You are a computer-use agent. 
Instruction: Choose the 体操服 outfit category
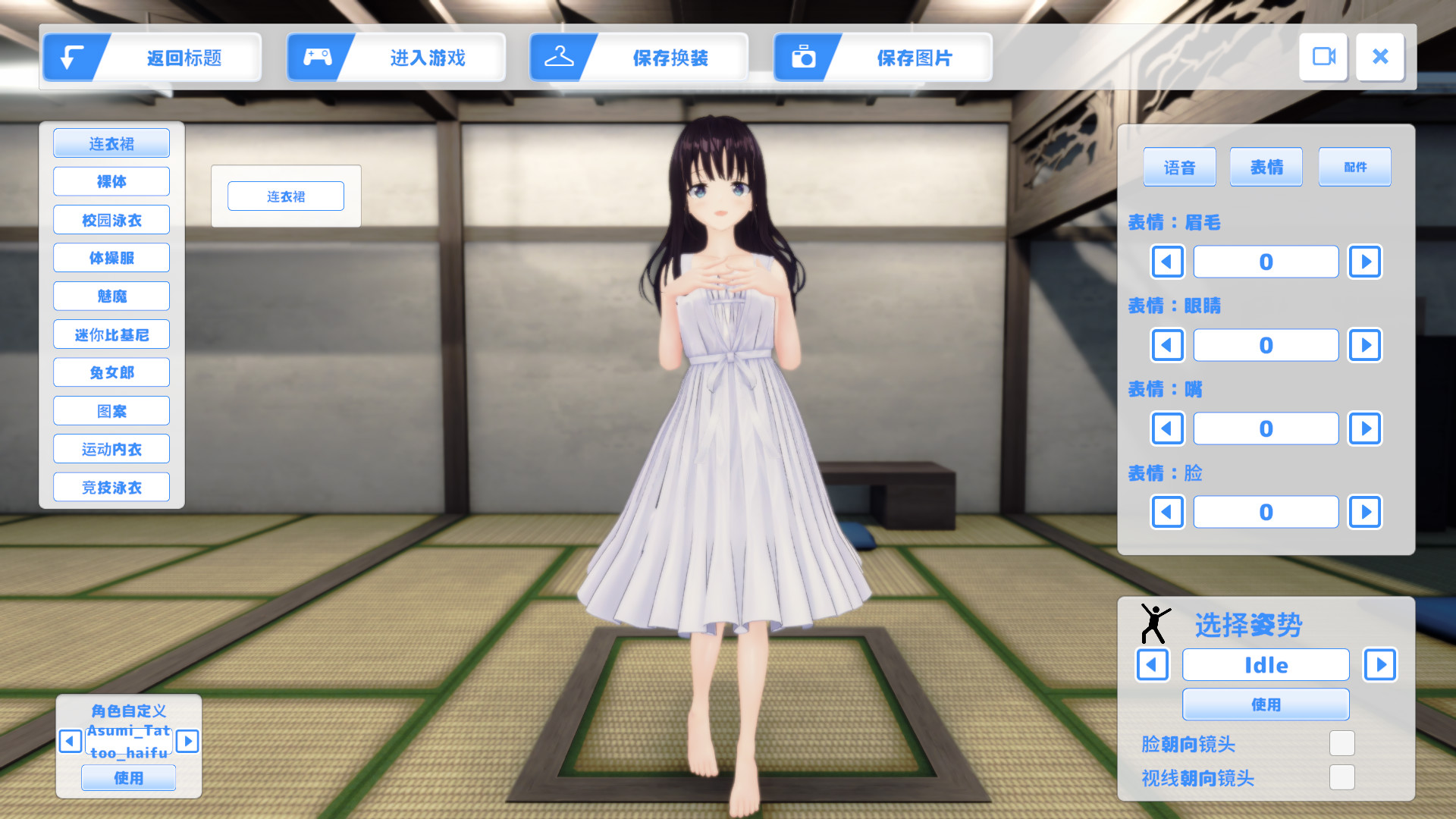pyautogui.click(x=111, y=258)
